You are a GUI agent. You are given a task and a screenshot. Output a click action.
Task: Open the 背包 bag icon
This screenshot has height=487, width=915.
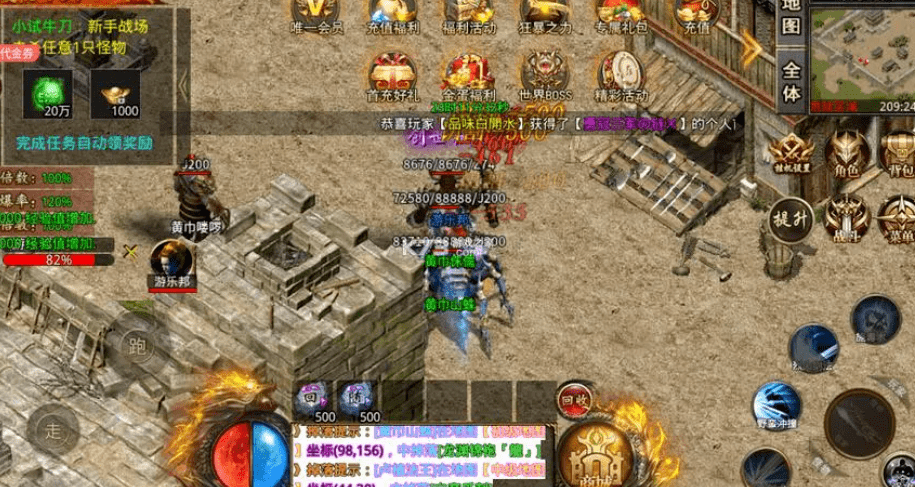(898, 156)
